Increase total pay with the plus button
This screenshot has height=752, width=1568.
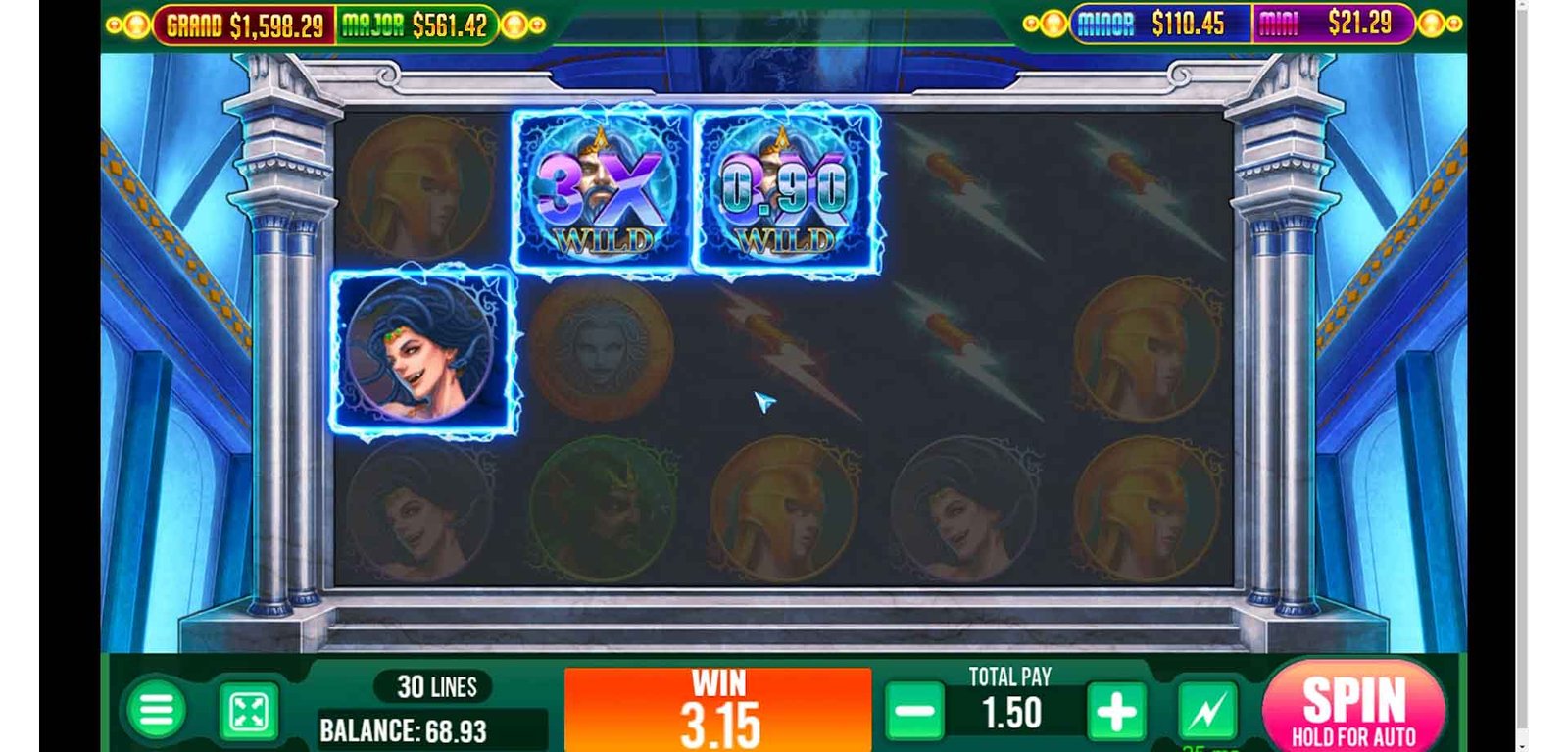pos(1115,712)
